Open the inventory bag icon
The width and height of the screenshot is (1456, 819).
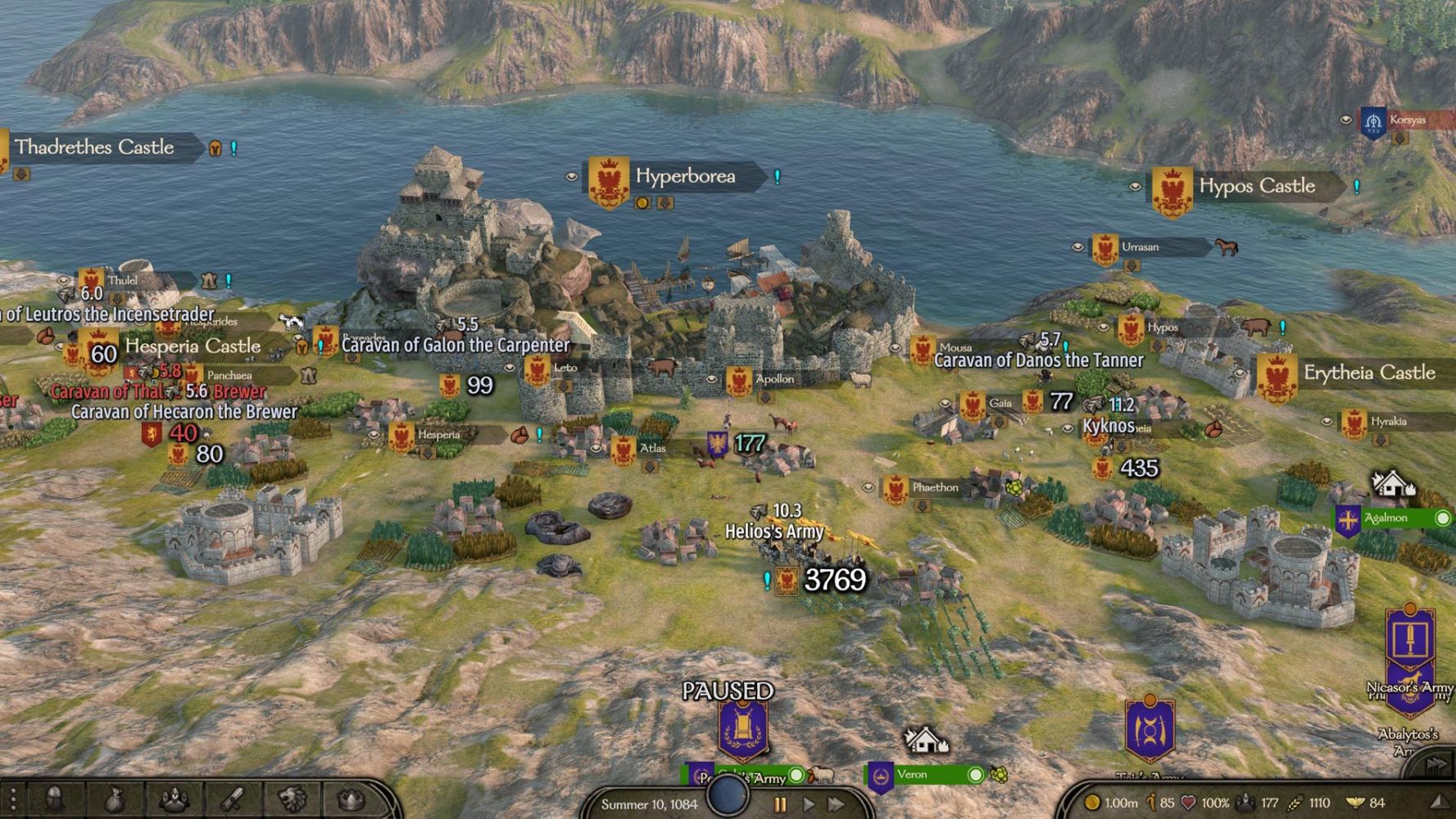pos(115,800)
